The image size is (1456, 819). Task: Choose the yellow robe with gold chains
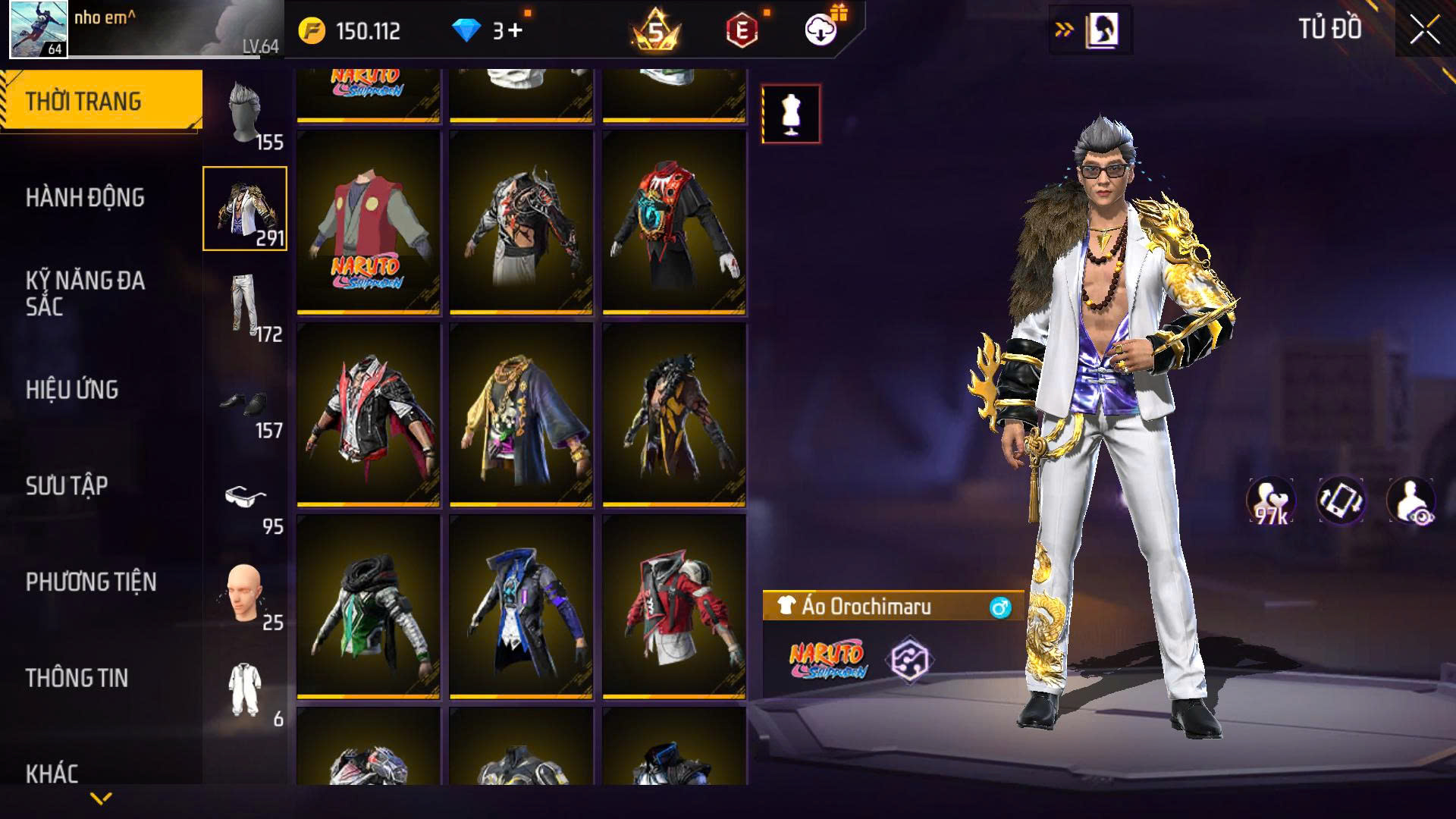click(x=521, y=415)
